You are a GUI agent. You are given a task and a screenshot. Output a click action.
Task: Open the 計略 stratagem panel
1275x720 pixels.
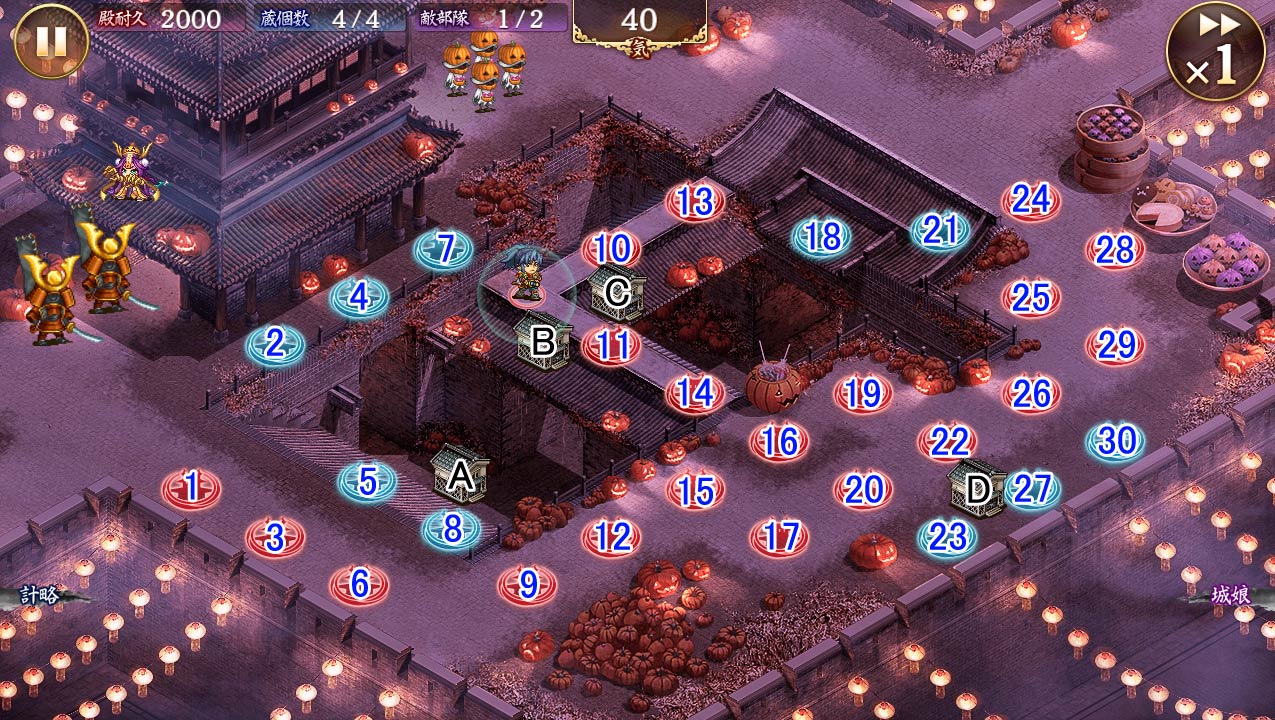click(x=40, y=596)
